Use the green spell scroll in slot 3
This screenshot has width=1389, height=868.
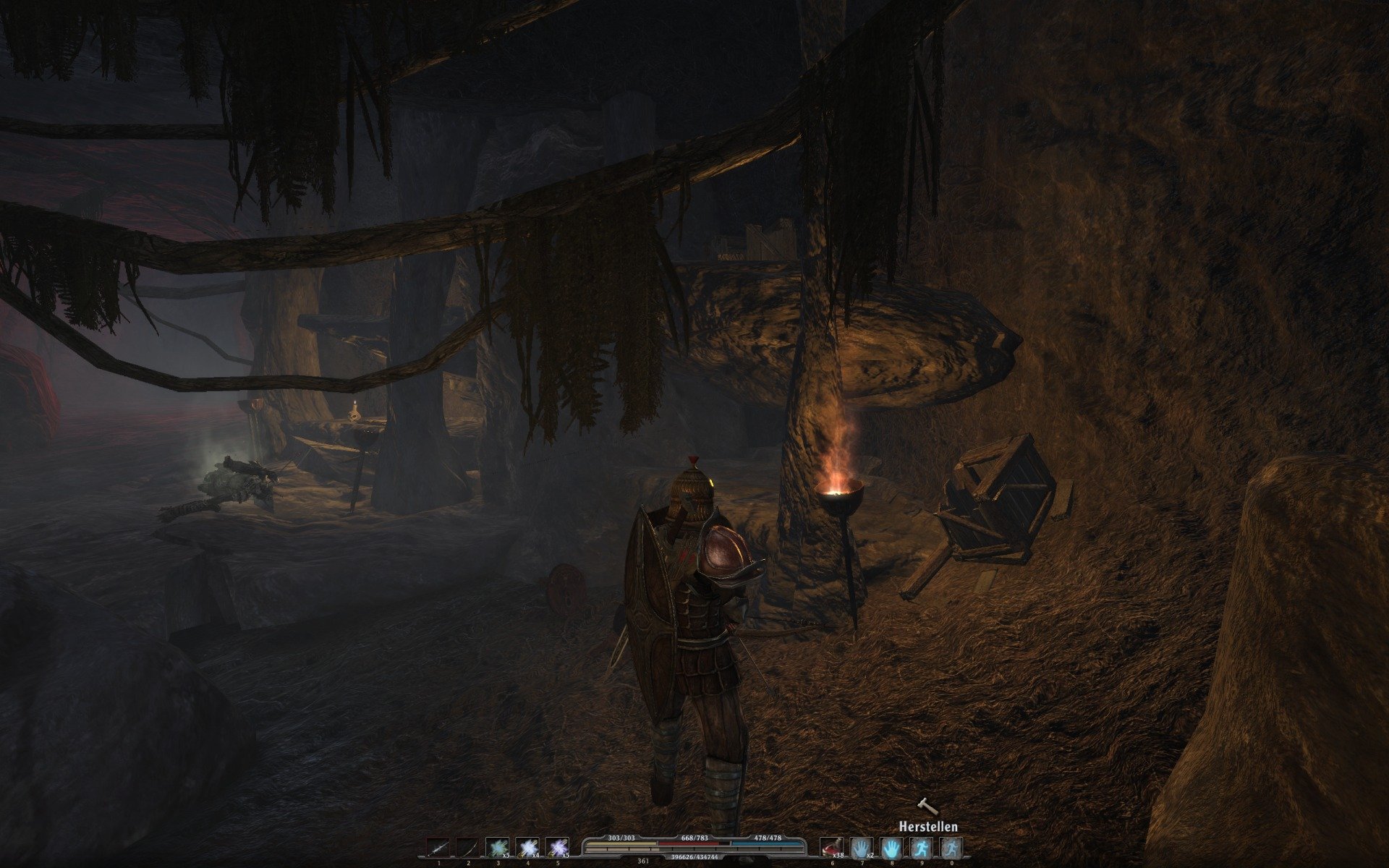[498, 848]
